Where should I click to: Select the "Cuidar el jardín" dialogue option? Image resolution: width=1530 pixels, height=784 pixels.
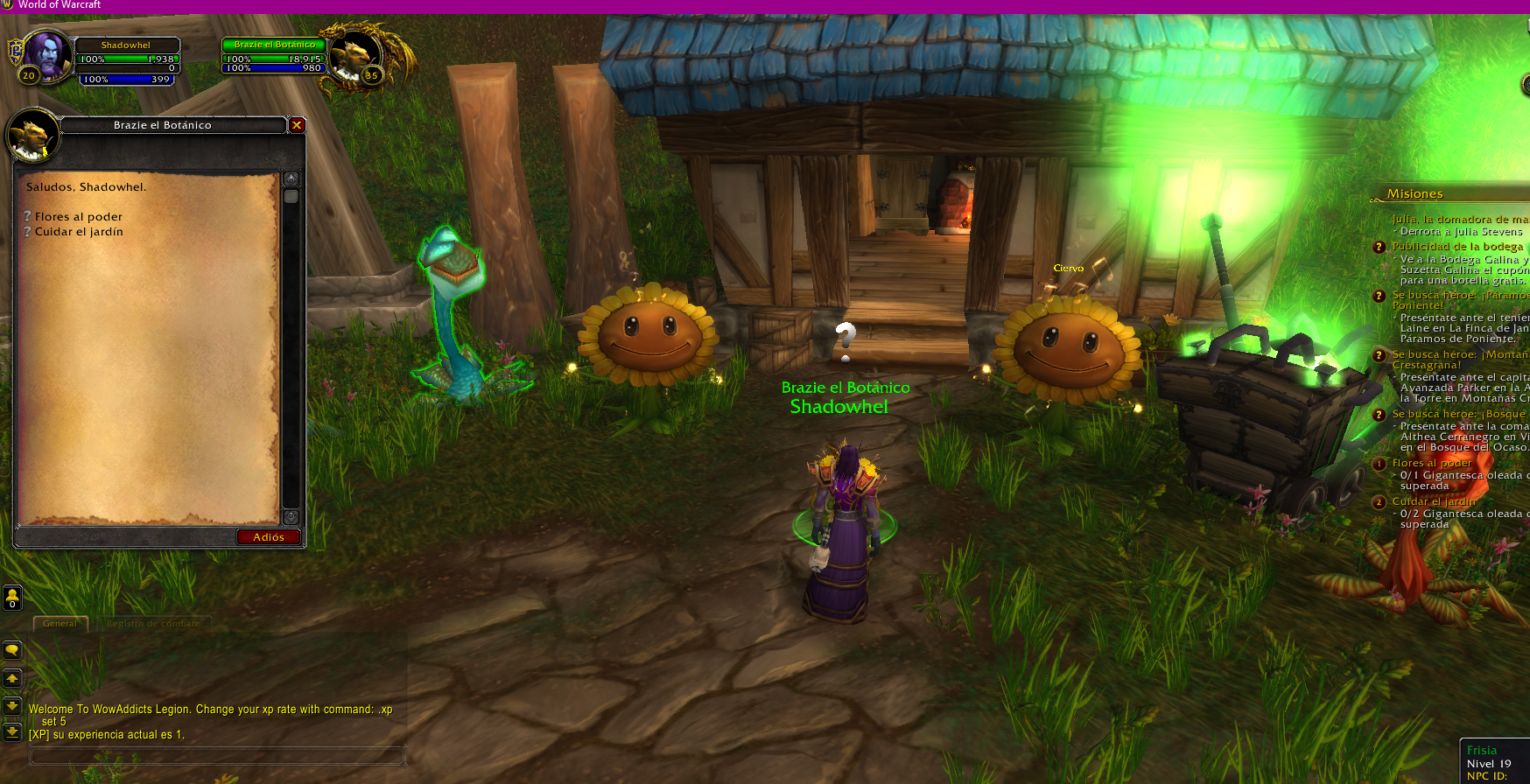click(x=78, y=232)
